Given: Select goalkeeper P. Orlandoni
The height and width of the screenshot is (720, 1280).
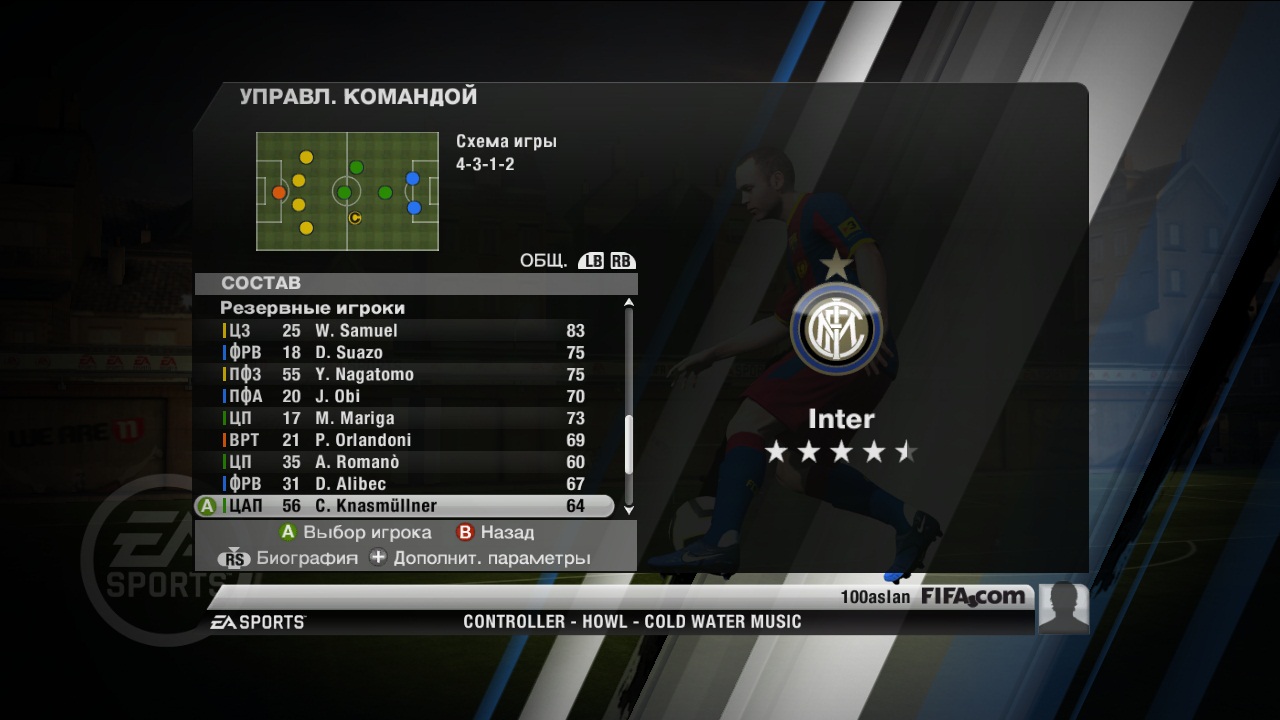Looking at the screenshot, I should (x=400, y=441).
